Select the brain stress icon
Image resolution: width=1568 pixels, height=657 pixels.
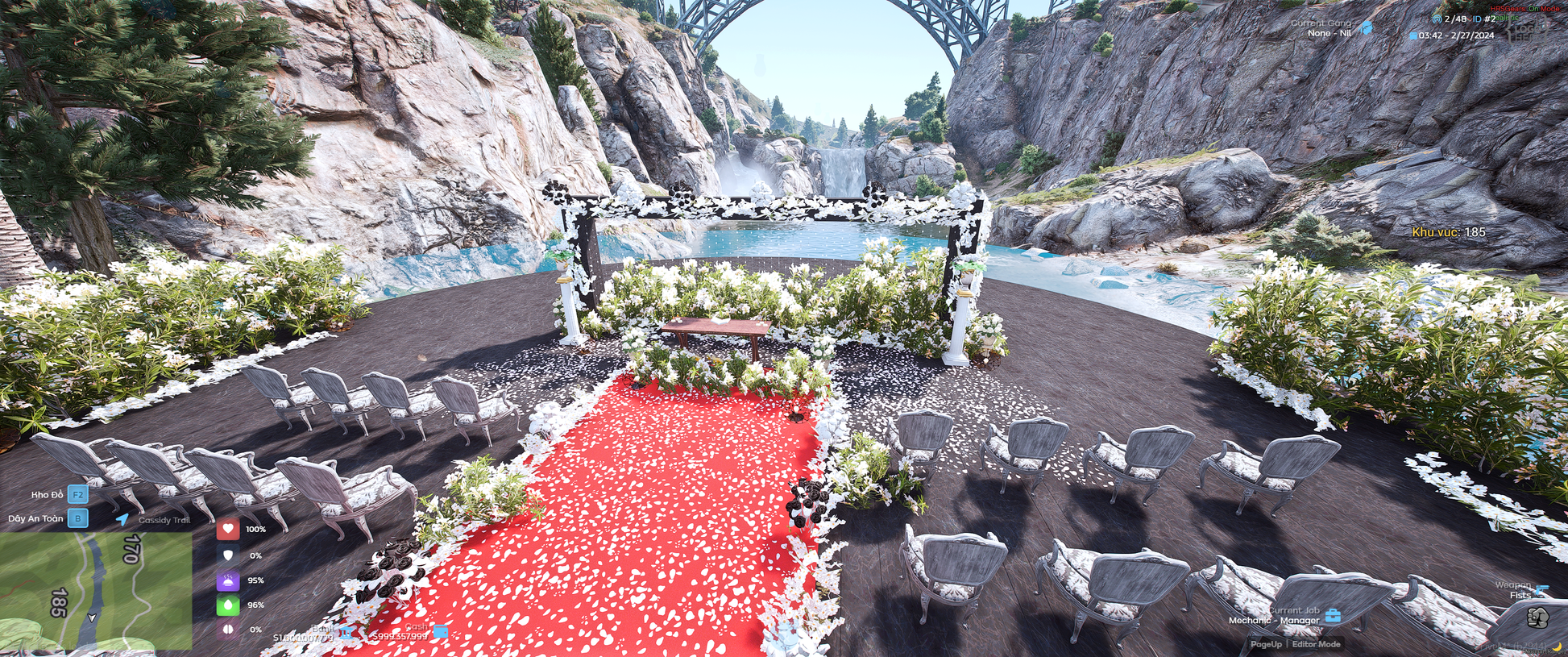click(x=228, y=629)
